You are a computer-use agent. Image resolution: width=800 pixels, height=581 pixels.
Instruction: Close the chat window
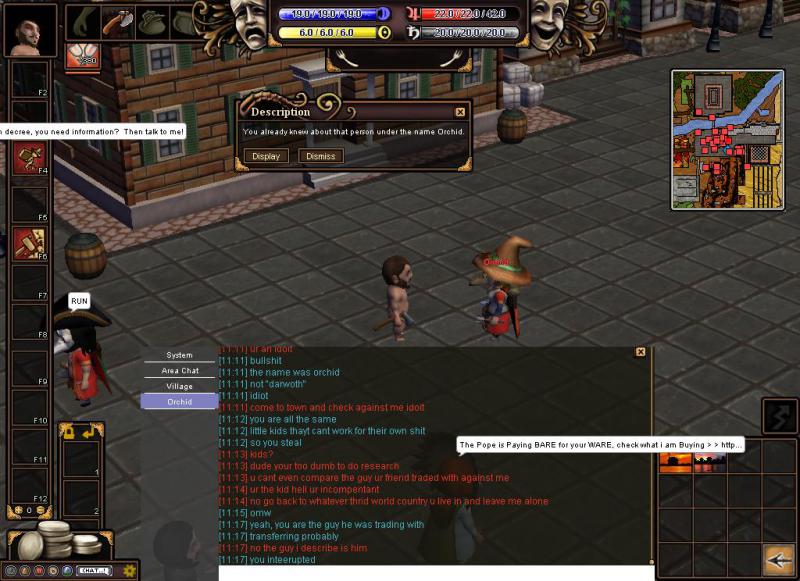[641, 351]
